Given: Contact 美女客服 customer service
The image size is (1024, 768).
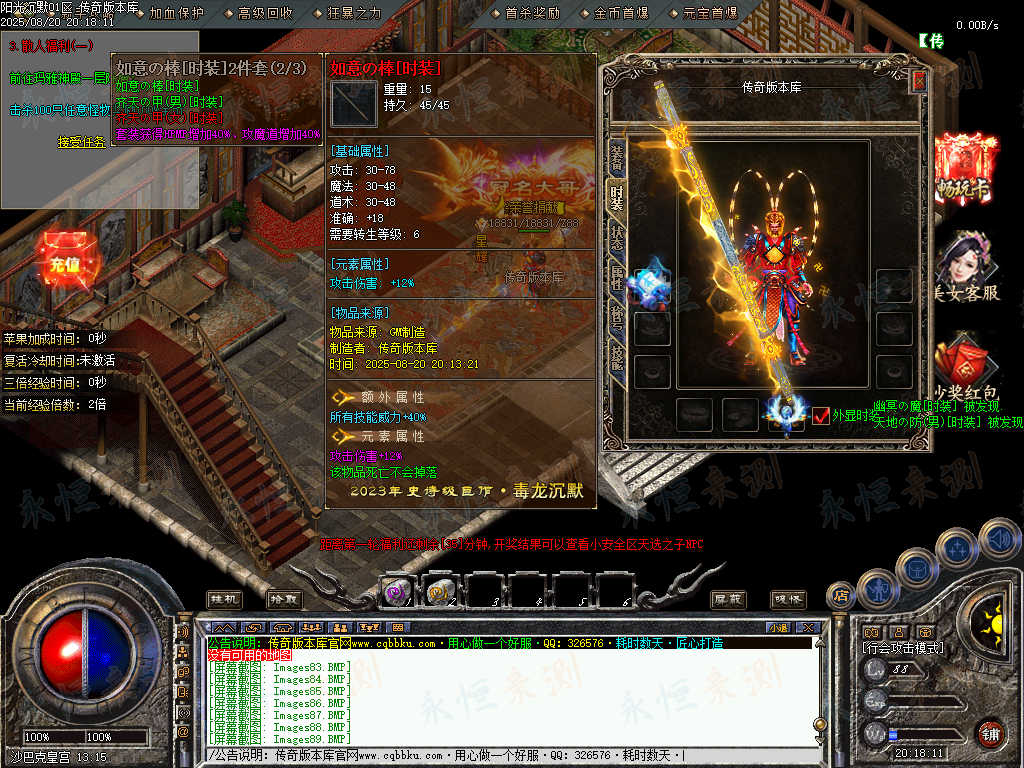Looking at the screenshot, I should click(965, 266).
